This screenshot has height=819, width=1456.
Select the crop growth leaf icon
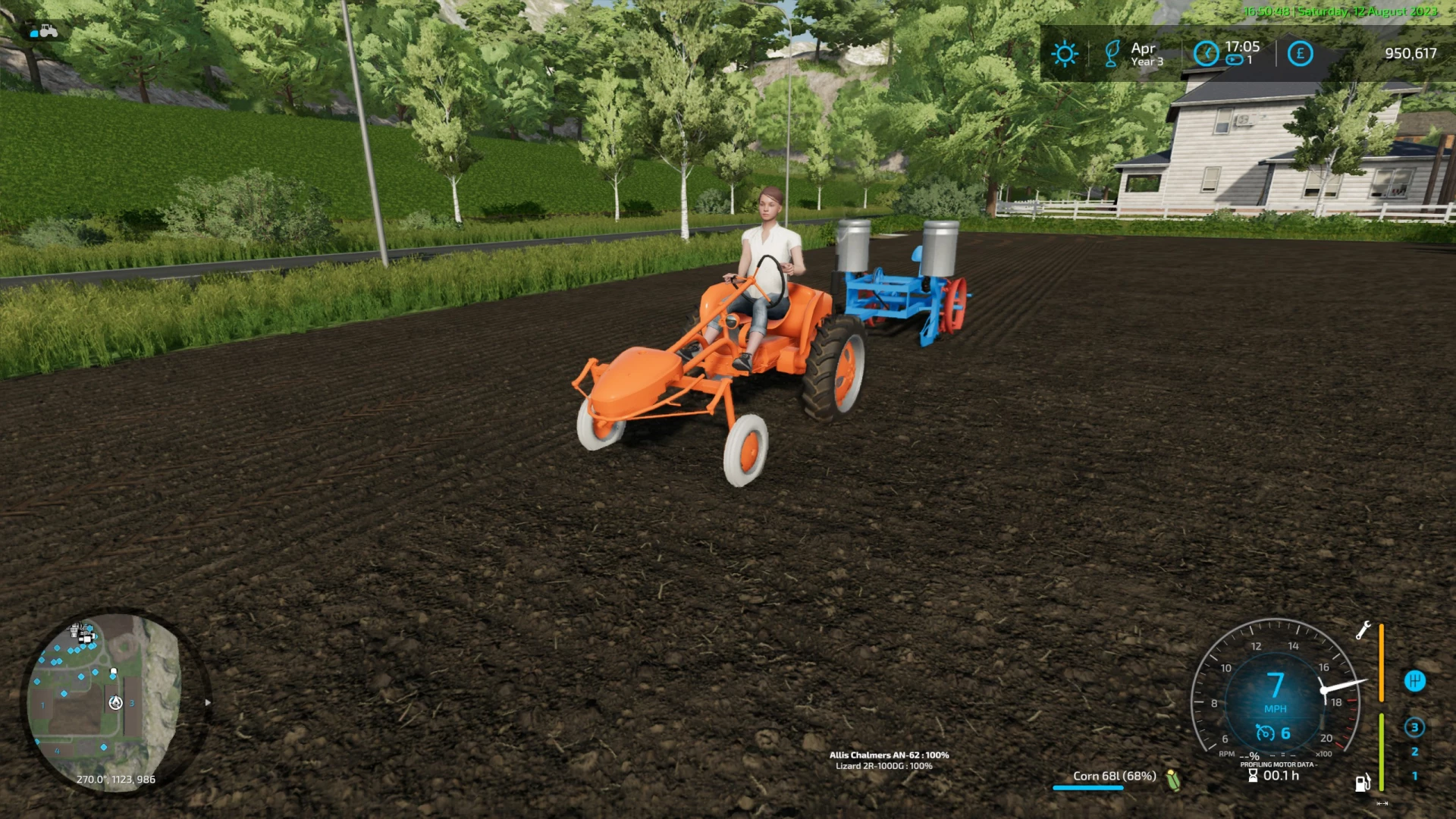(x=1112, y=53)
